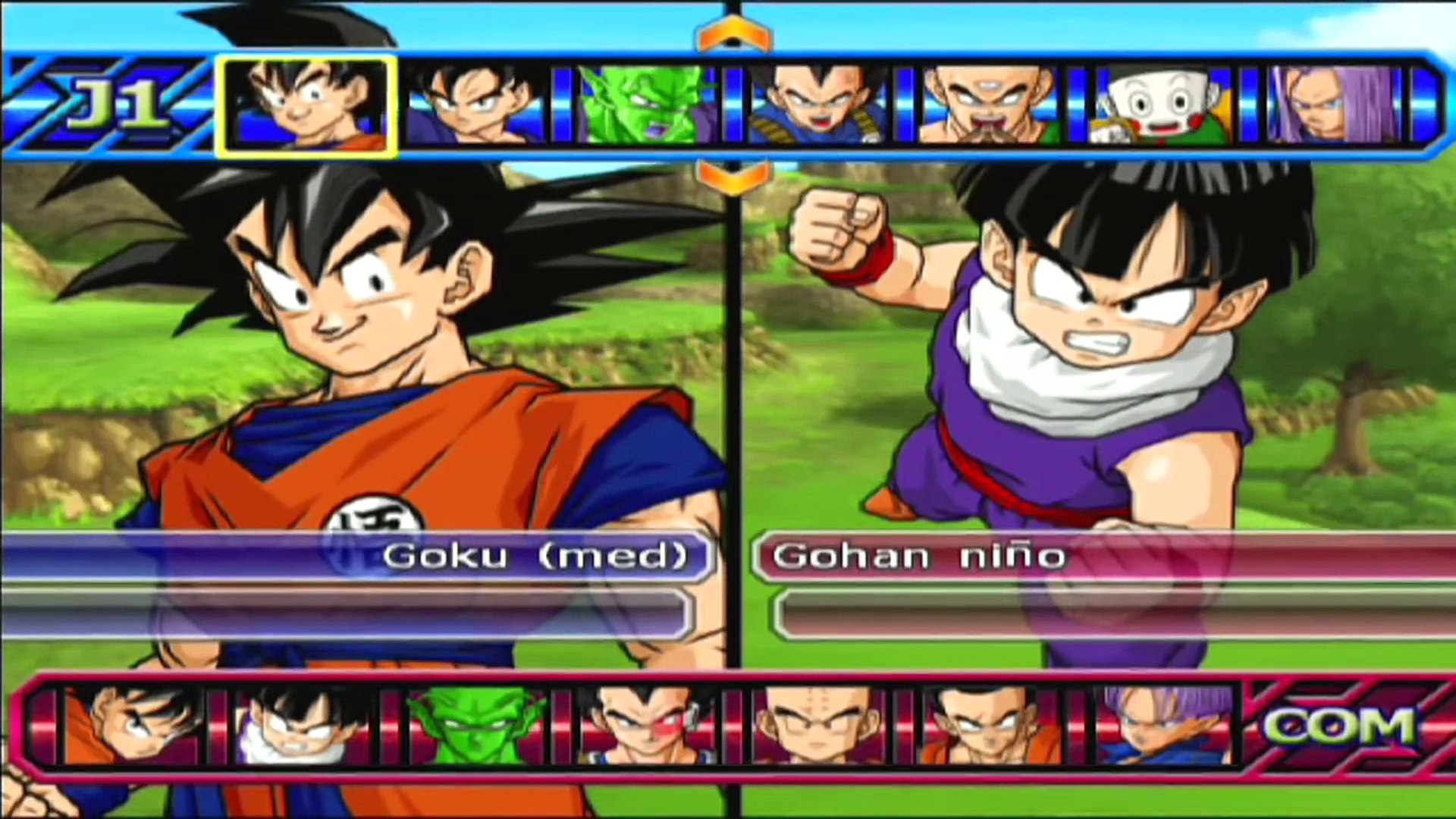This screenshot has height=819, width=1456.
Task: Pick Yamcha in the COM roster
Action: pos(988,726)
